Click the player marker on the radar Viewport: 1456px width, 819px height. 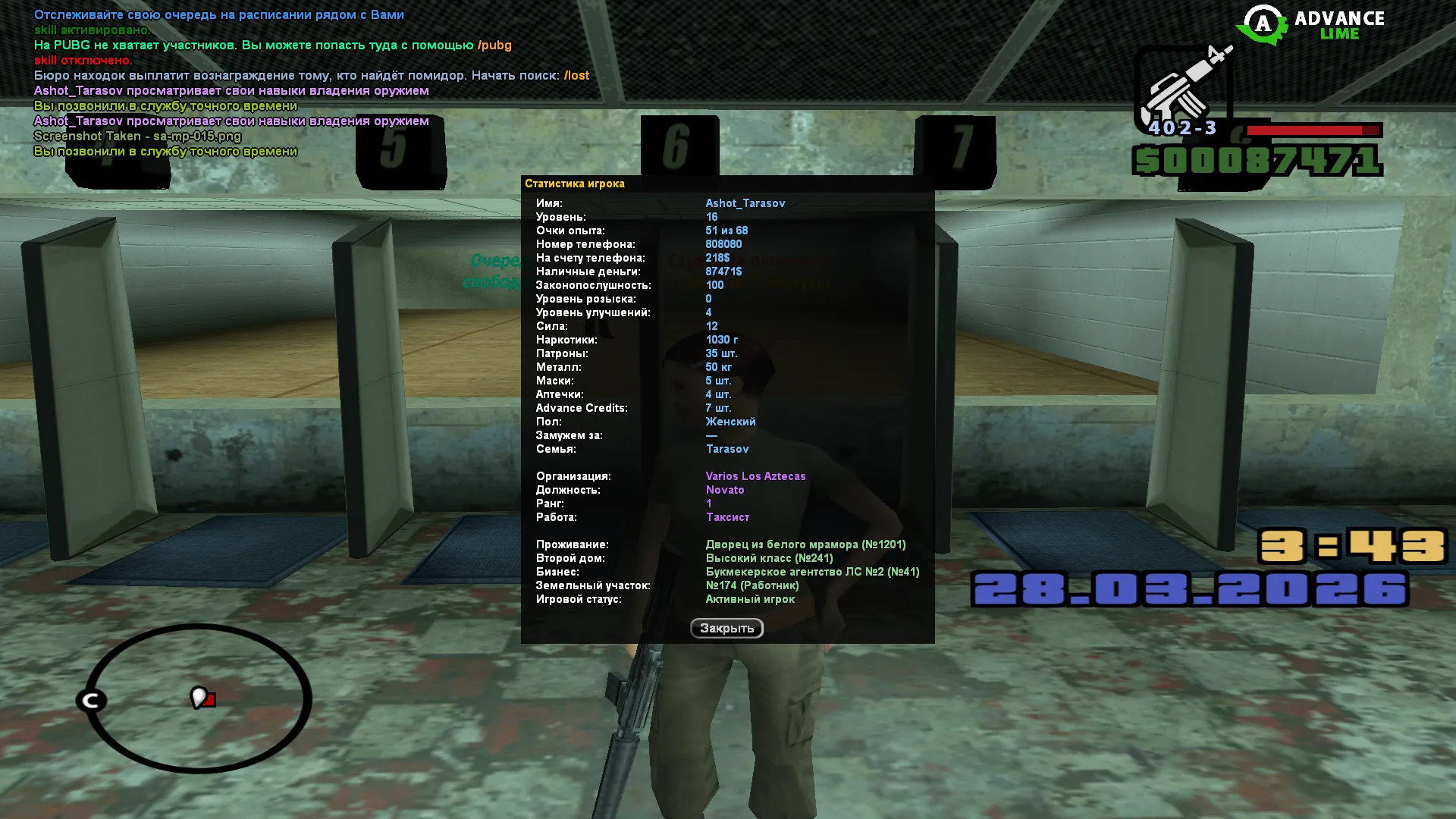point(199,697)
